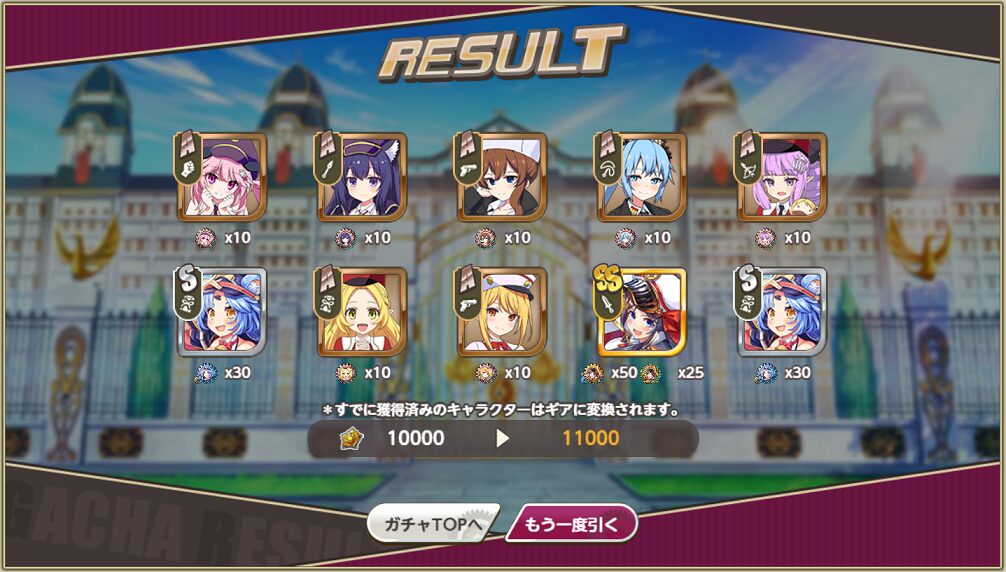This screenshot has height=572, width=1006.
Task: Select the blonde girl with green eyes
Action: point(362,312)
